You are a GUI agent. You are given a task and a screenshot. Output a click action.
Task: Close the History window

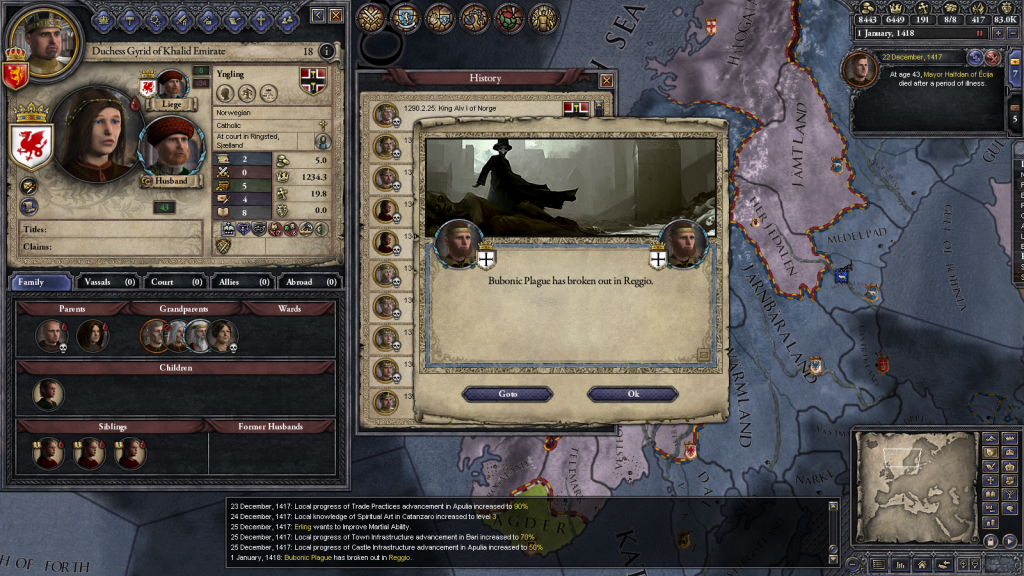point(606,79)
